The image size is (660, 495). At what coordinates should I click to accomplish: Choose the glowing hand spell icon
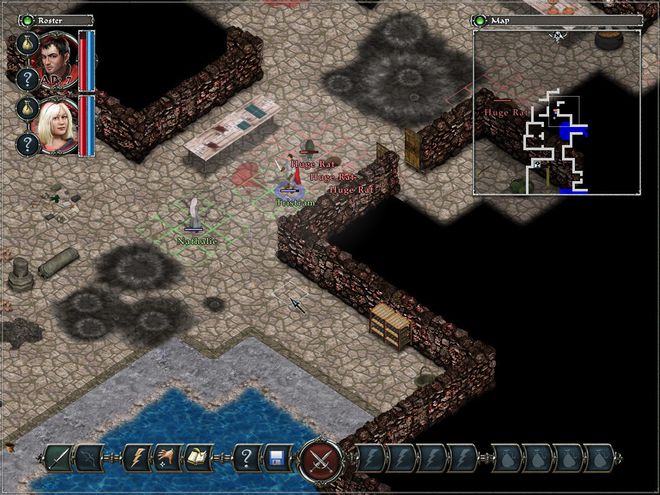click(169, 459)
